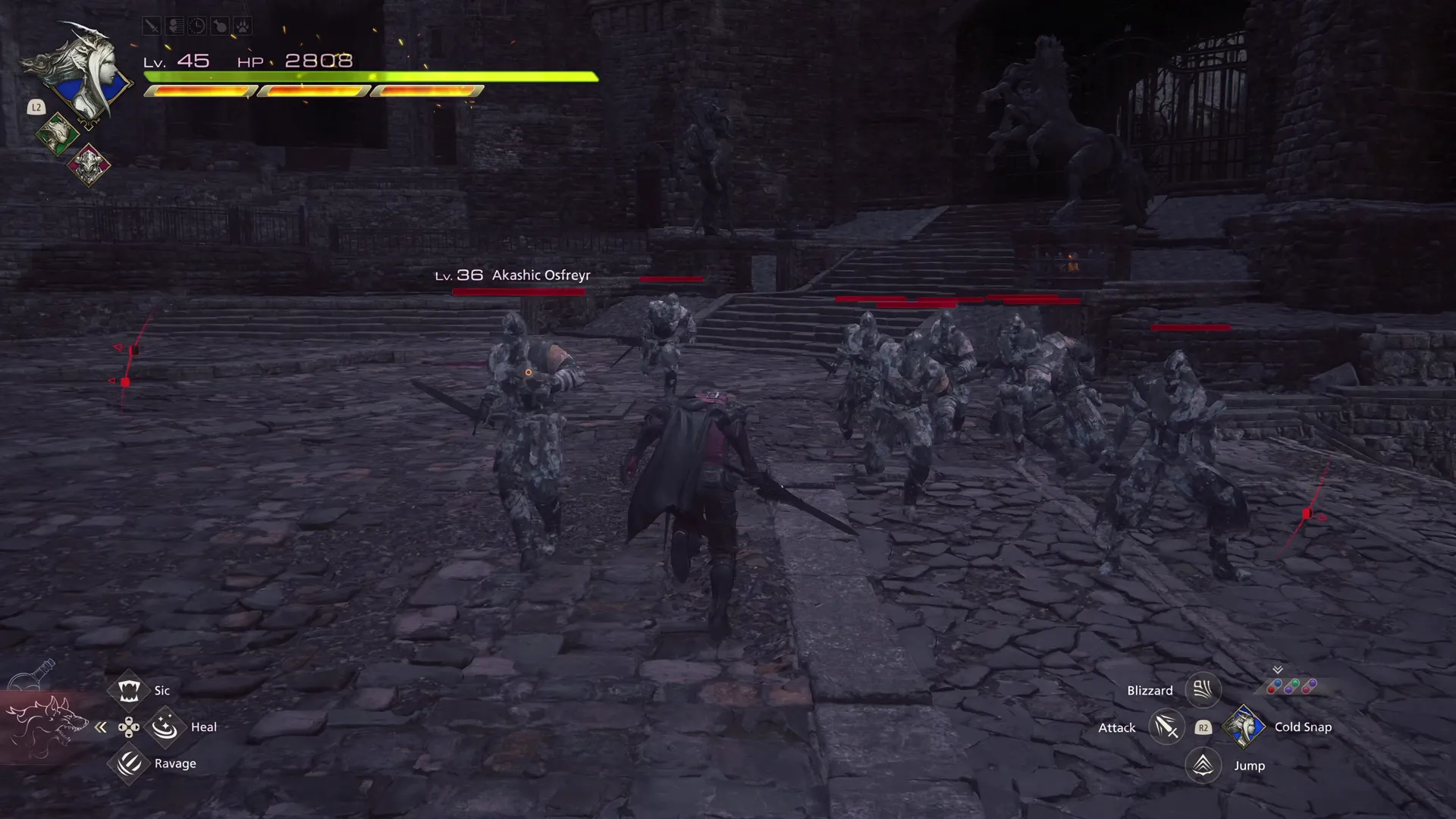Viewport: 1456px width, 819px height.
Task: Select the sword icon in the top toolbar
Action: coord(151,26)
